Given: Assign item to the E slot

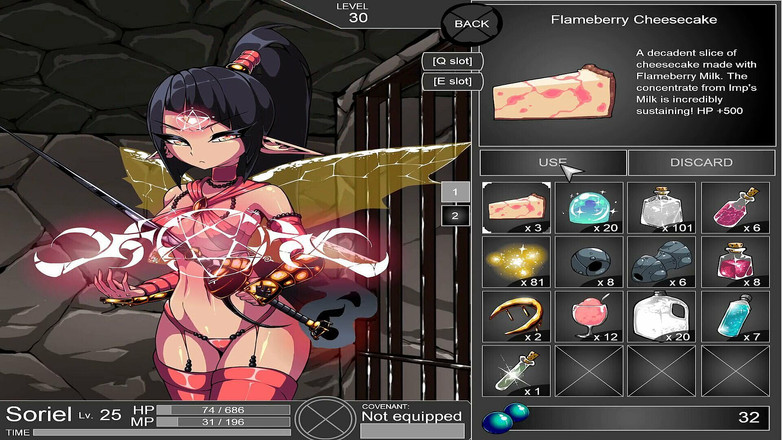Looking at the screenshot, I should click(x=452, y=81).
